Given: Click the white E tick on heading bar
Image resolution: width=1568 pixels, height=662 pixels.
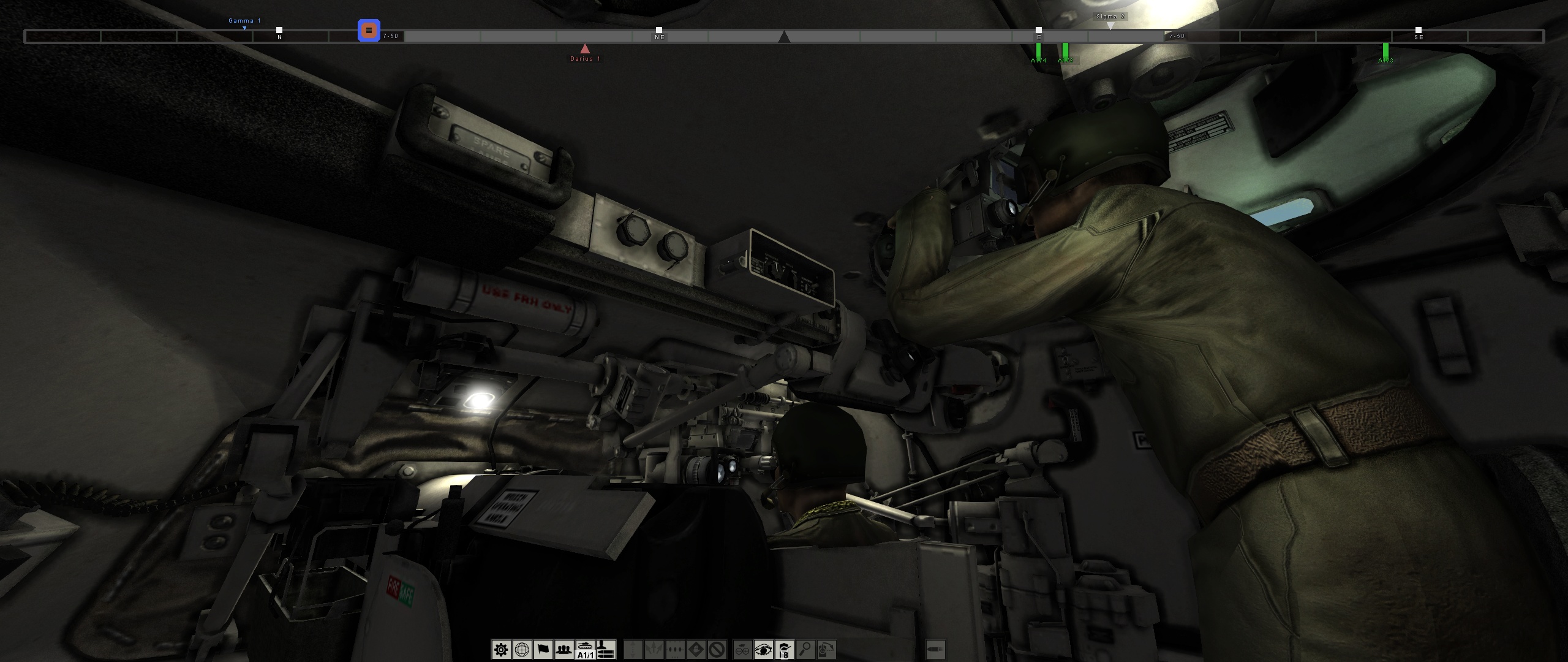Looking at the screenshot, I should (1039, 29).
